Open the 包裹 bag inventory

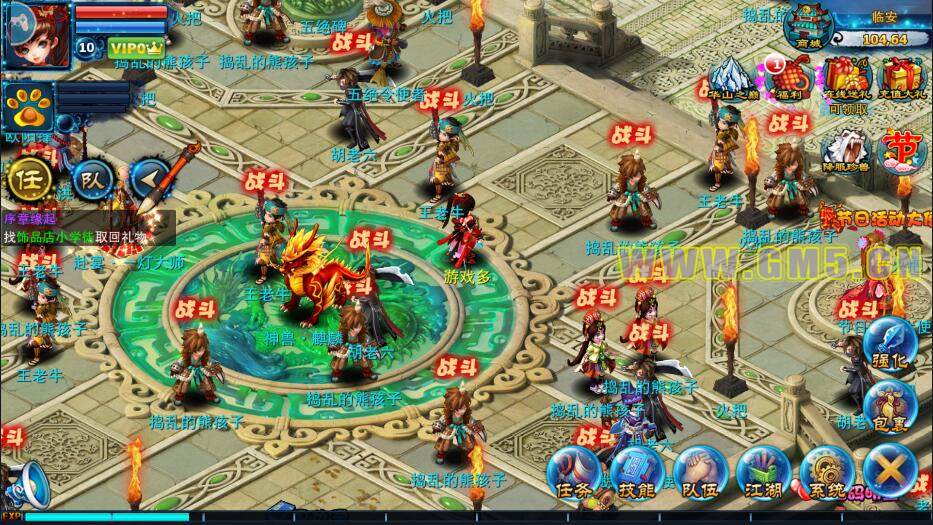886,407
